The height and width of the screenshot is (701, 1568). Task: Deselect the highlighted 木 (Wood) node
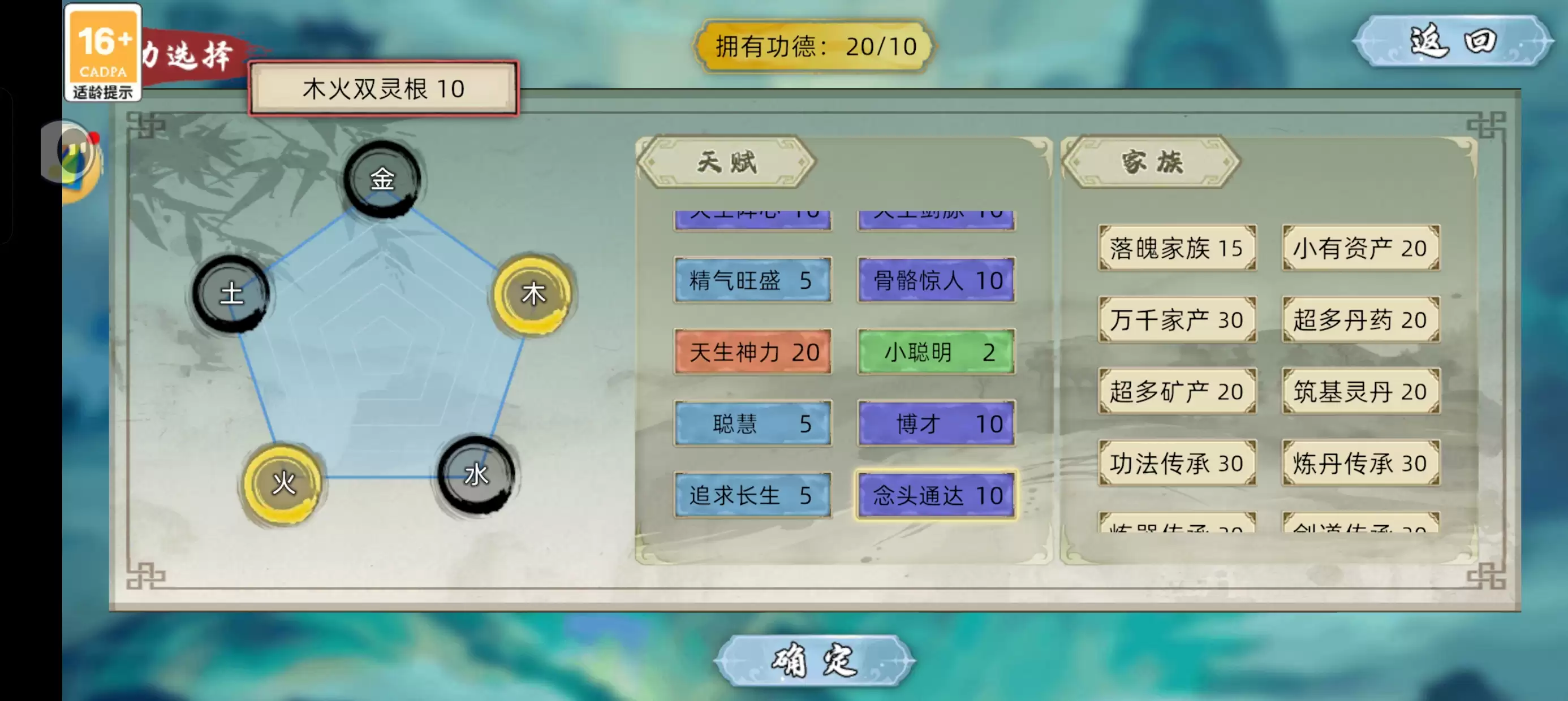534,295
